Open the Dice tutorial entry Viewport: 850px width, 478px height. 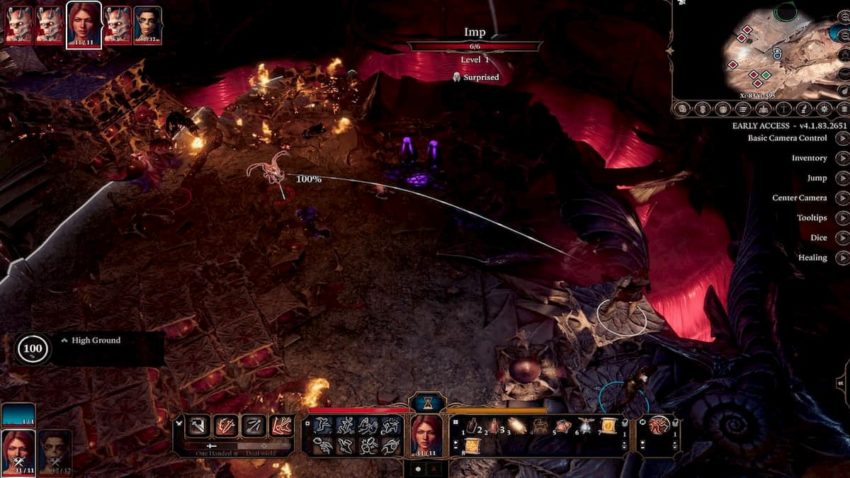(x=842, y=238)
